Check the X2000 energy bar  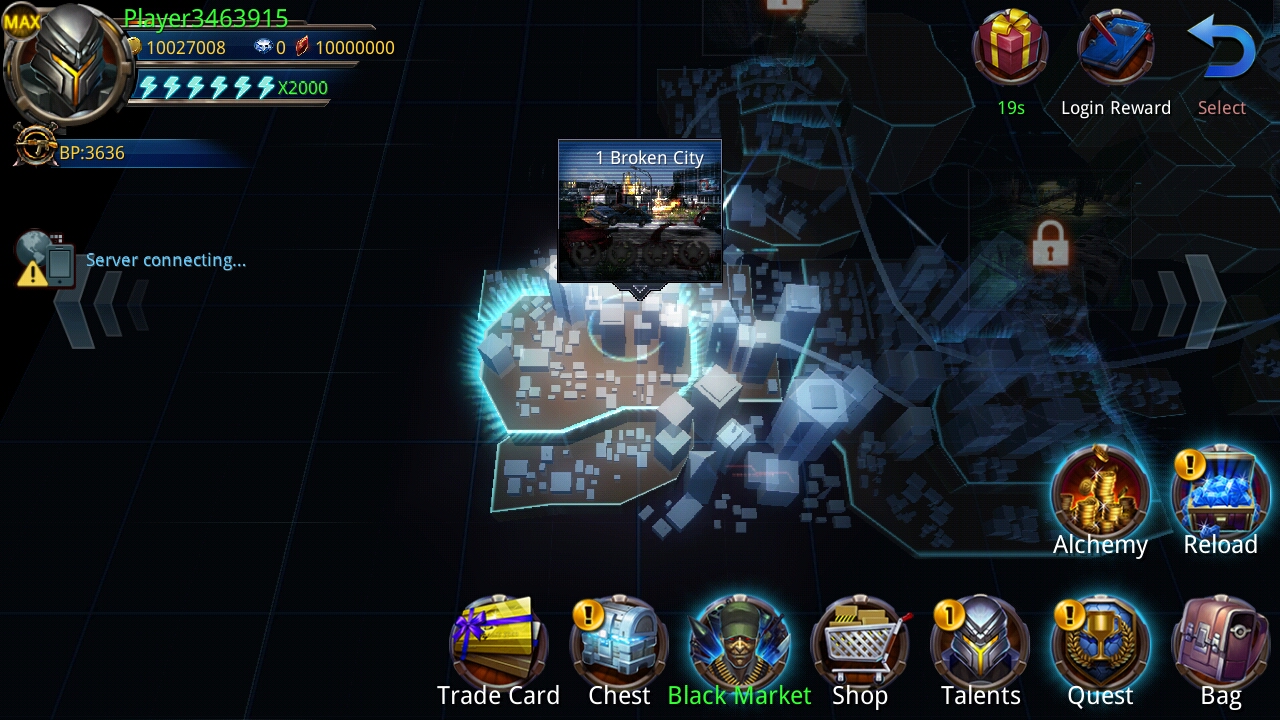click(230, 87)
